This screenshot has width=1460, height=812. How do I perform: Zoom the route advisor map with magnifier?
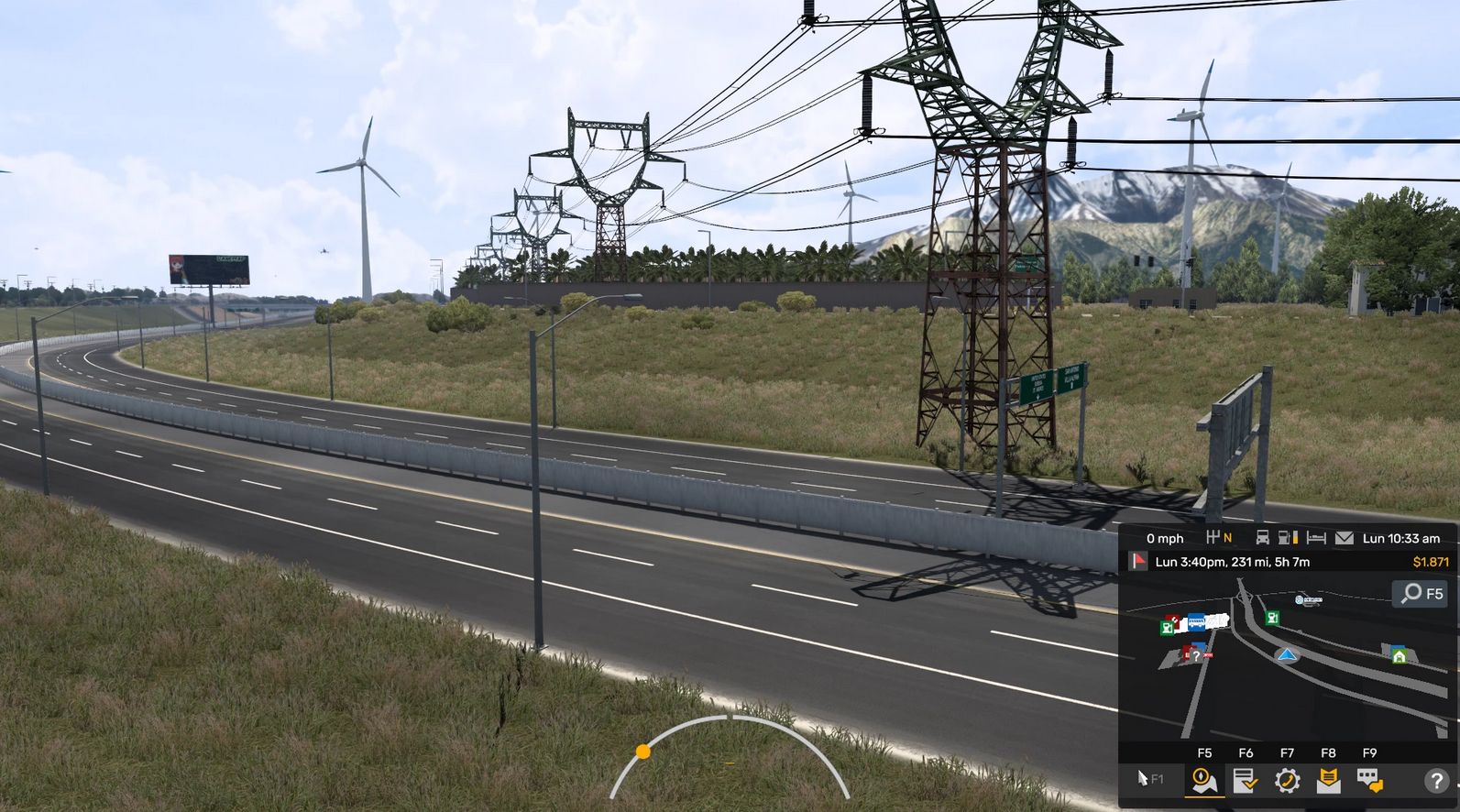point(1422,594)
